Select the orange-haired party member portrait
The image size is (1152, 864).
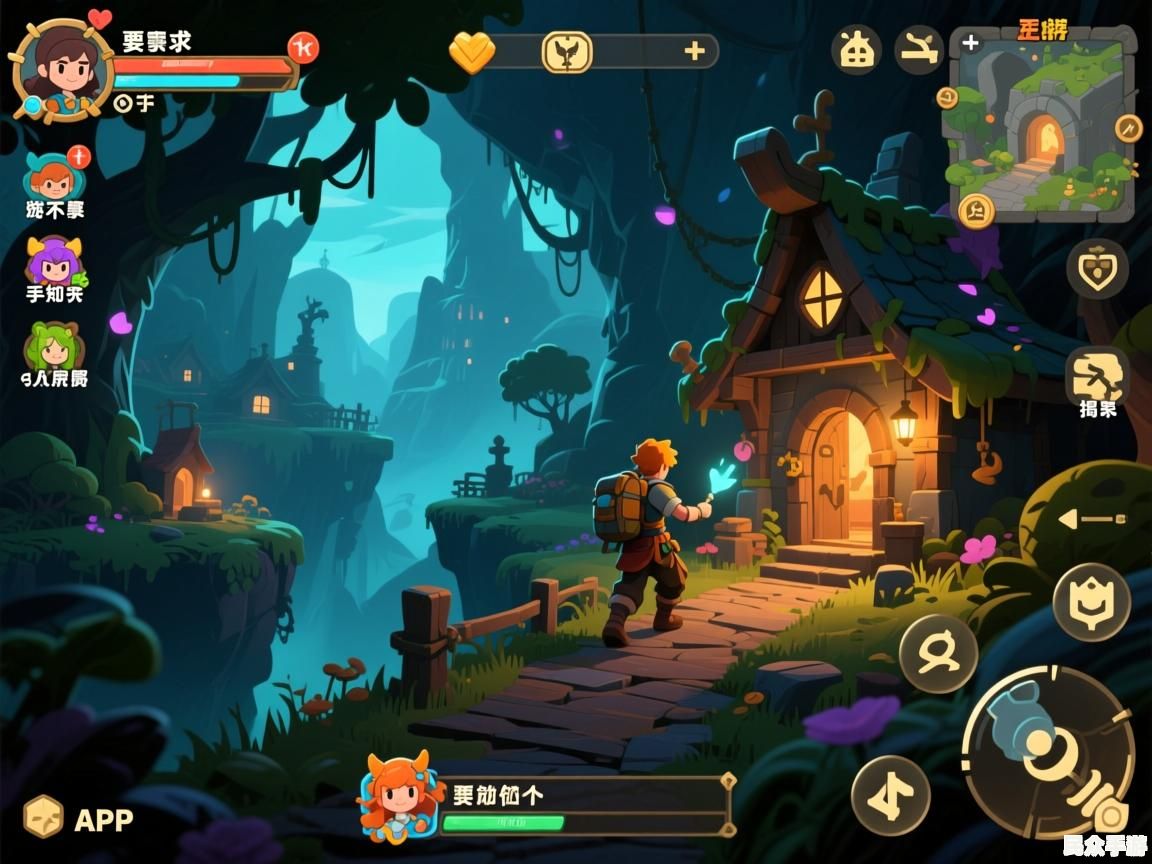point(54,176)
